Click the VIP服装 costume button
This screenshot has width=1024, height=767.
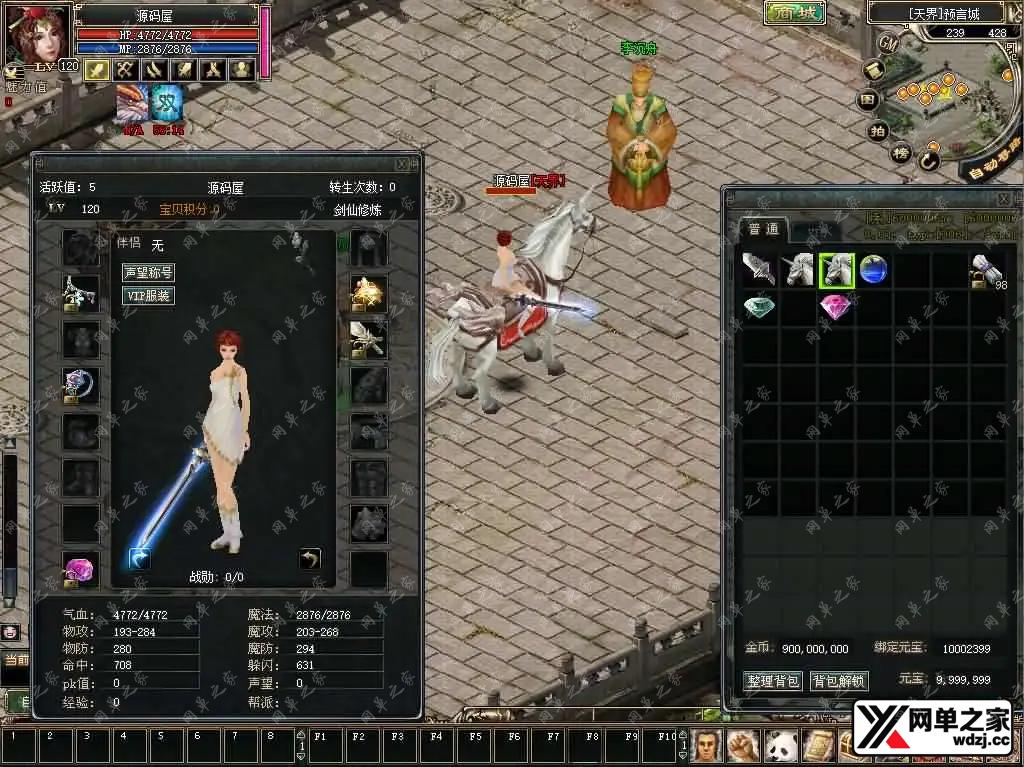(148, 295)
